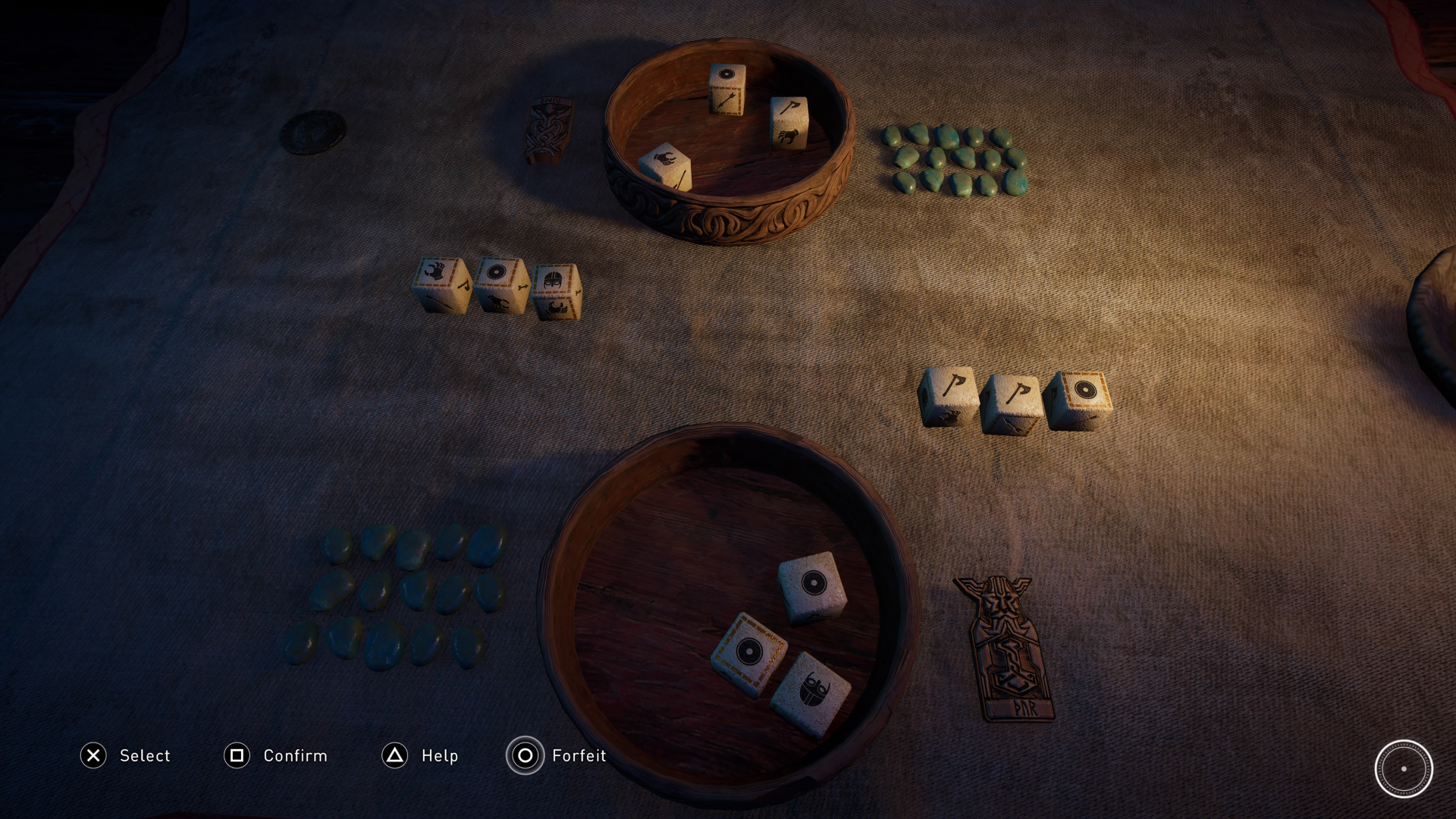Expand the radial indicator in the corner
Viewport: 1456px width, 819px height.
point(1404,770)
